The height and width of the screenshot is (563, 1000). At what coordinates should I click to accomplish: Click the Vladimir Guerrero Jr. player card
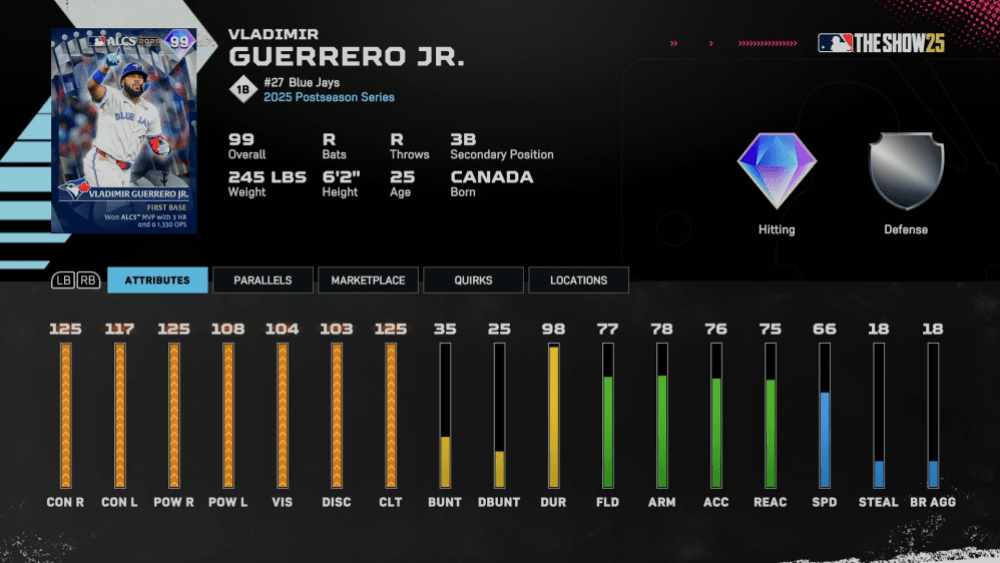pyautogui.click(x=124, y=130)
